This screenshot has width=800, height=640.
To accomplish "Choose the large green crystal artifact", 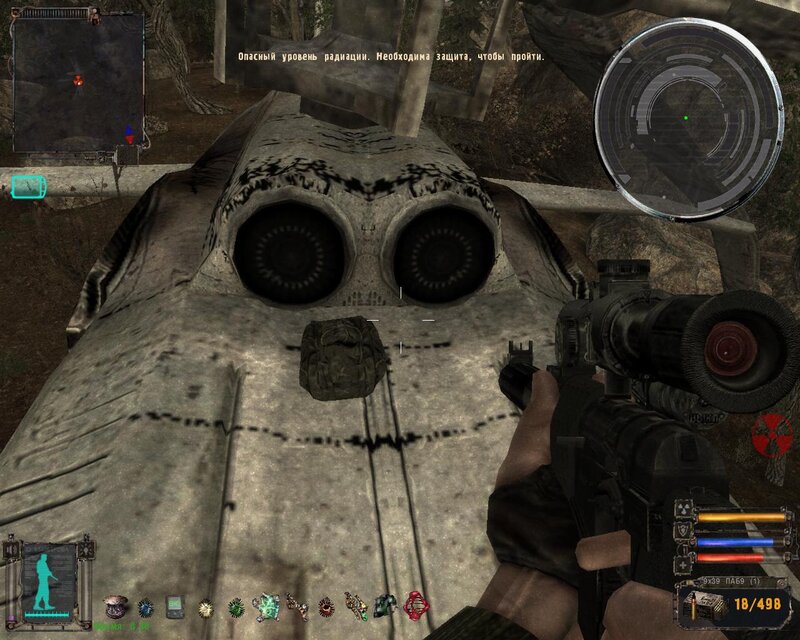I will 265,605.
